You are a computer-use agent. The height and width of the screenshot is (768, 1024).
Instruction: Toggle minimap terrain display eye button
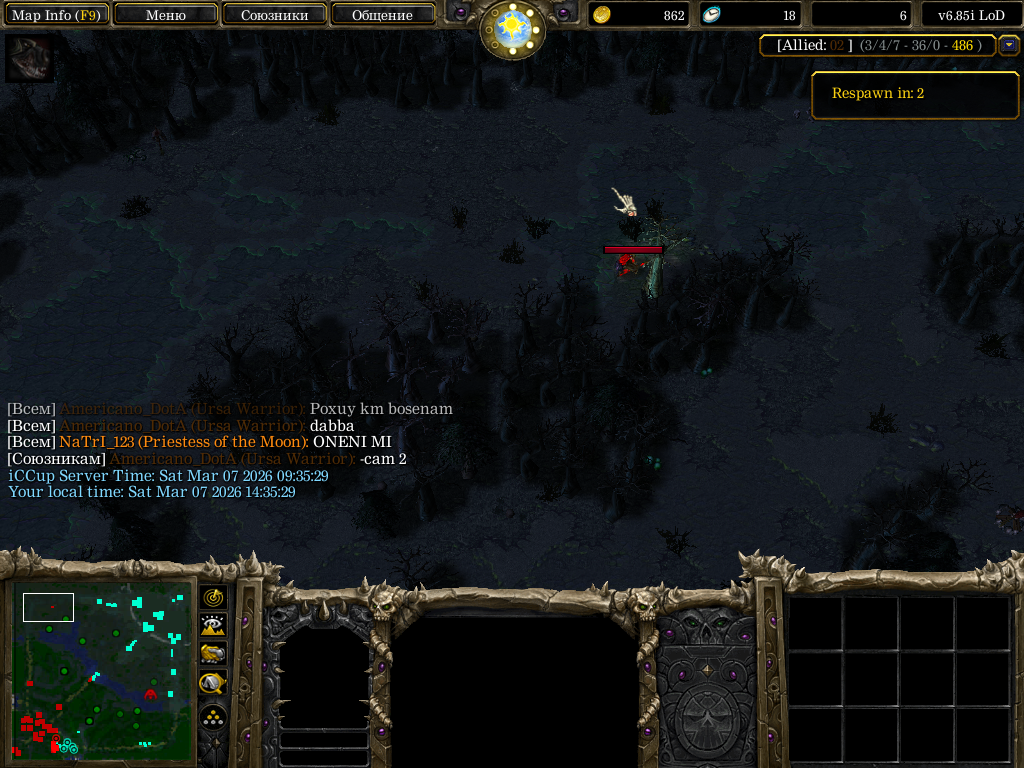[213, 626]
